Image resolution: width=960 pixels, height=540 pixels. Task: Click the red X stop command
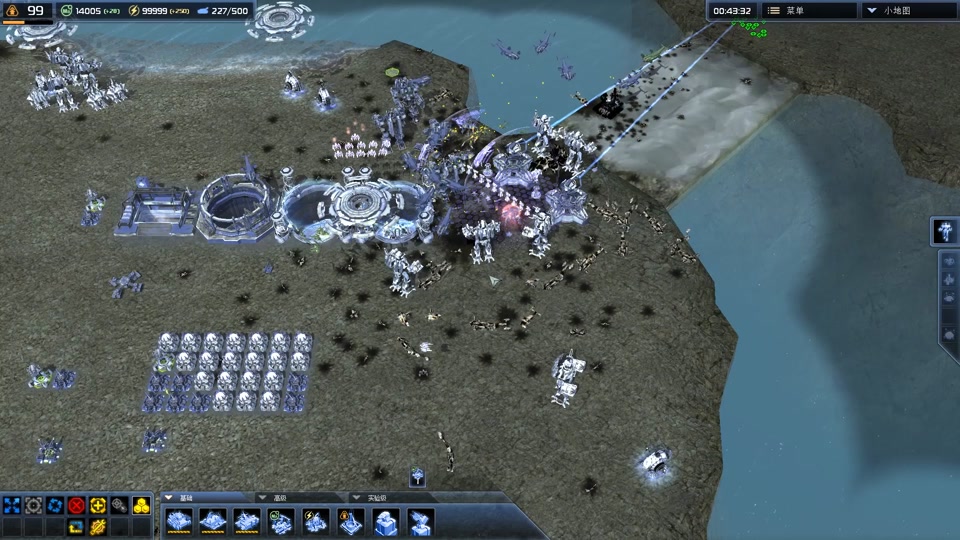(76, 506)
